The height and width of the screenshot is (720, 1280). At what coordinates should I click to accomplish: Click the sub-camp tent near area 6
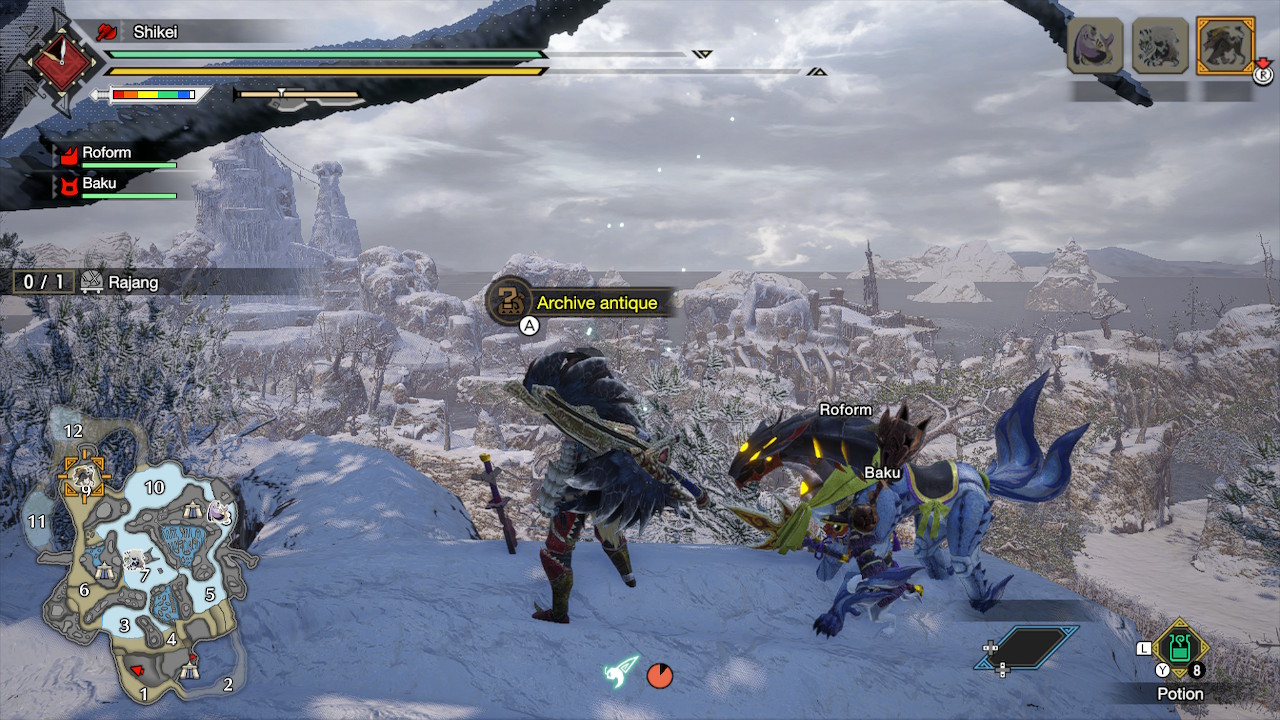tap(105, 570)
